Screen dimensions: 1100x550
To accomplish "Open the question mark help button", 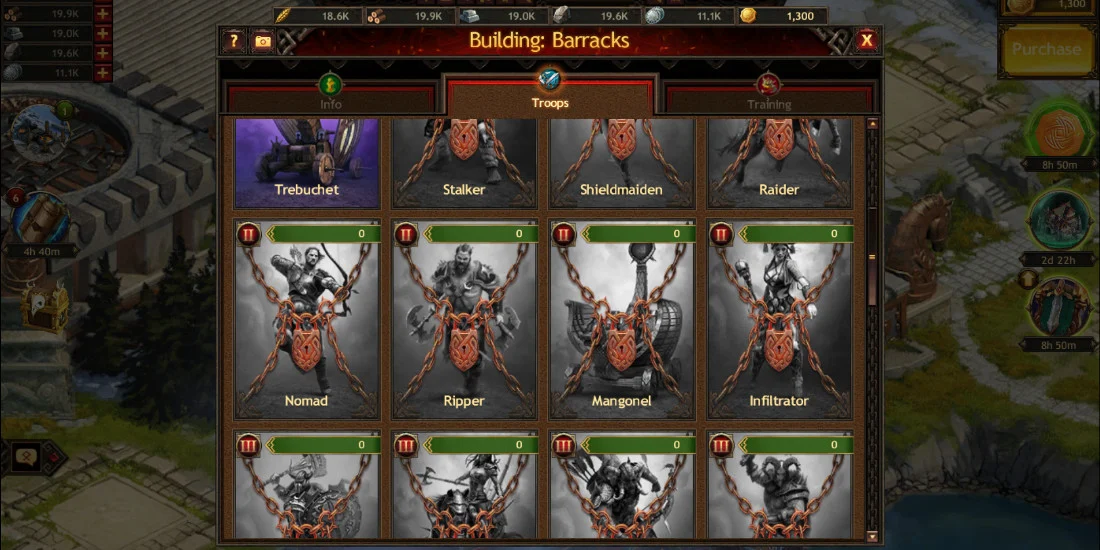I will tap(234, 41).
